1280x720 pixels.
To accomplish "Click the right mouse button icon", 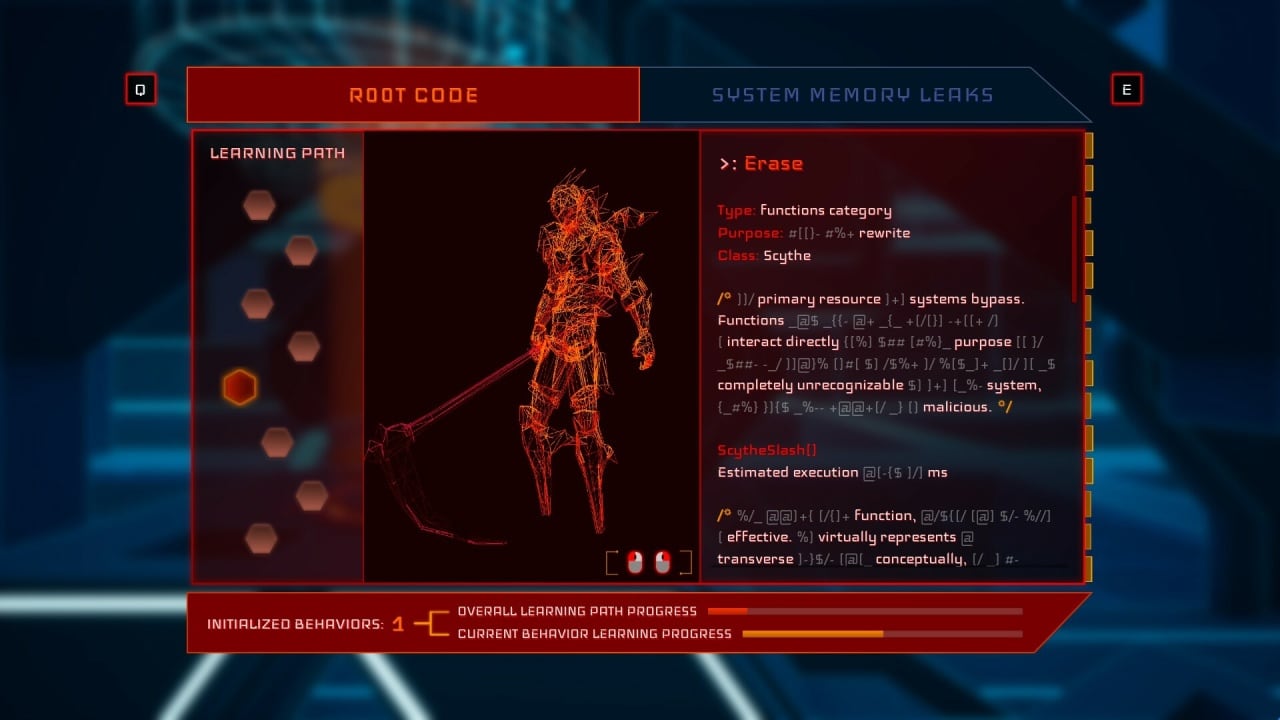I will point(661,562).
